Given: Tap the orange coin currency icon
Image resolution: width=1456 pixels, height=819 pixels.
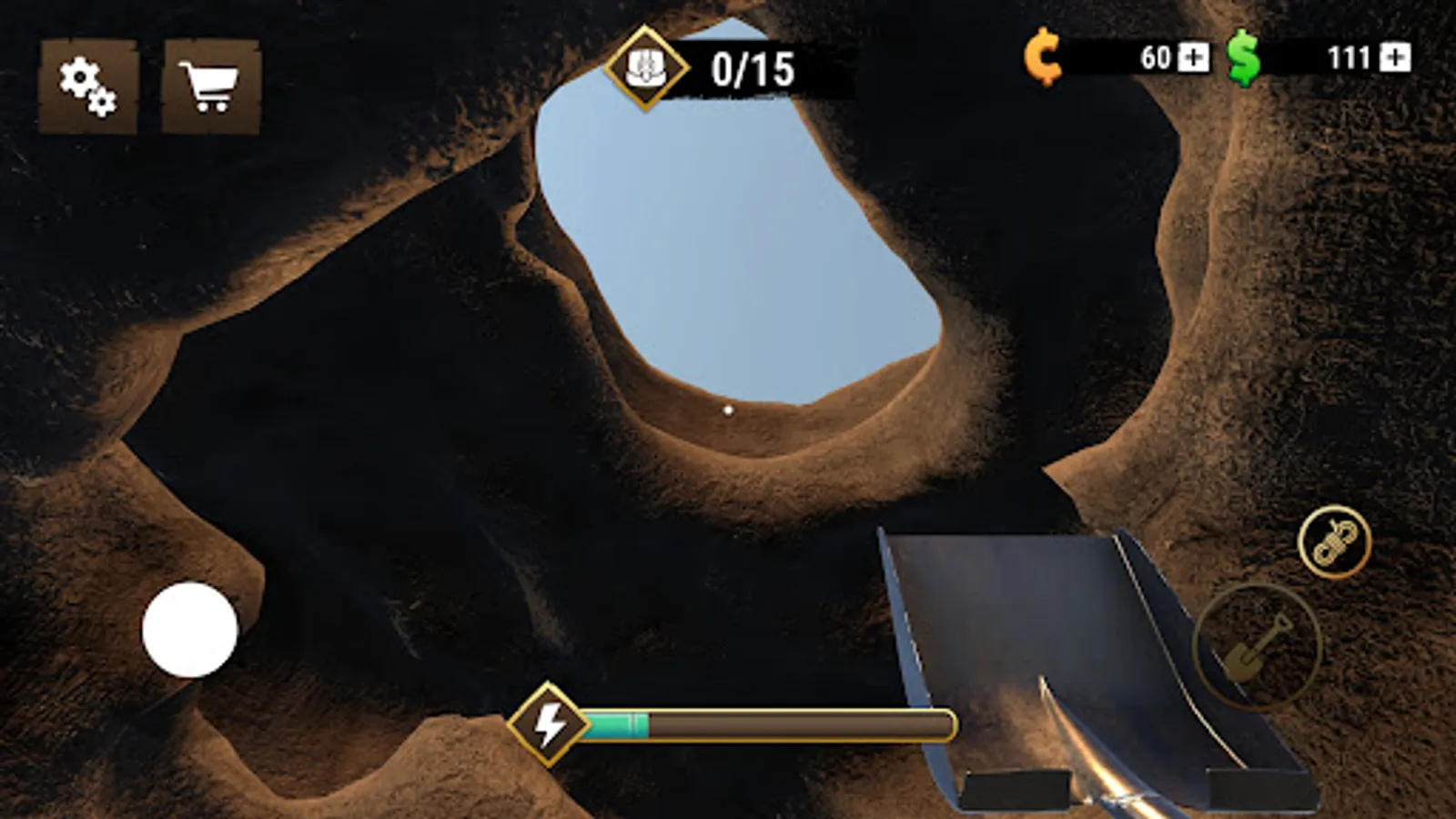Looking at the screenshot, I should pyautogui.click(x=1045, y=58).
